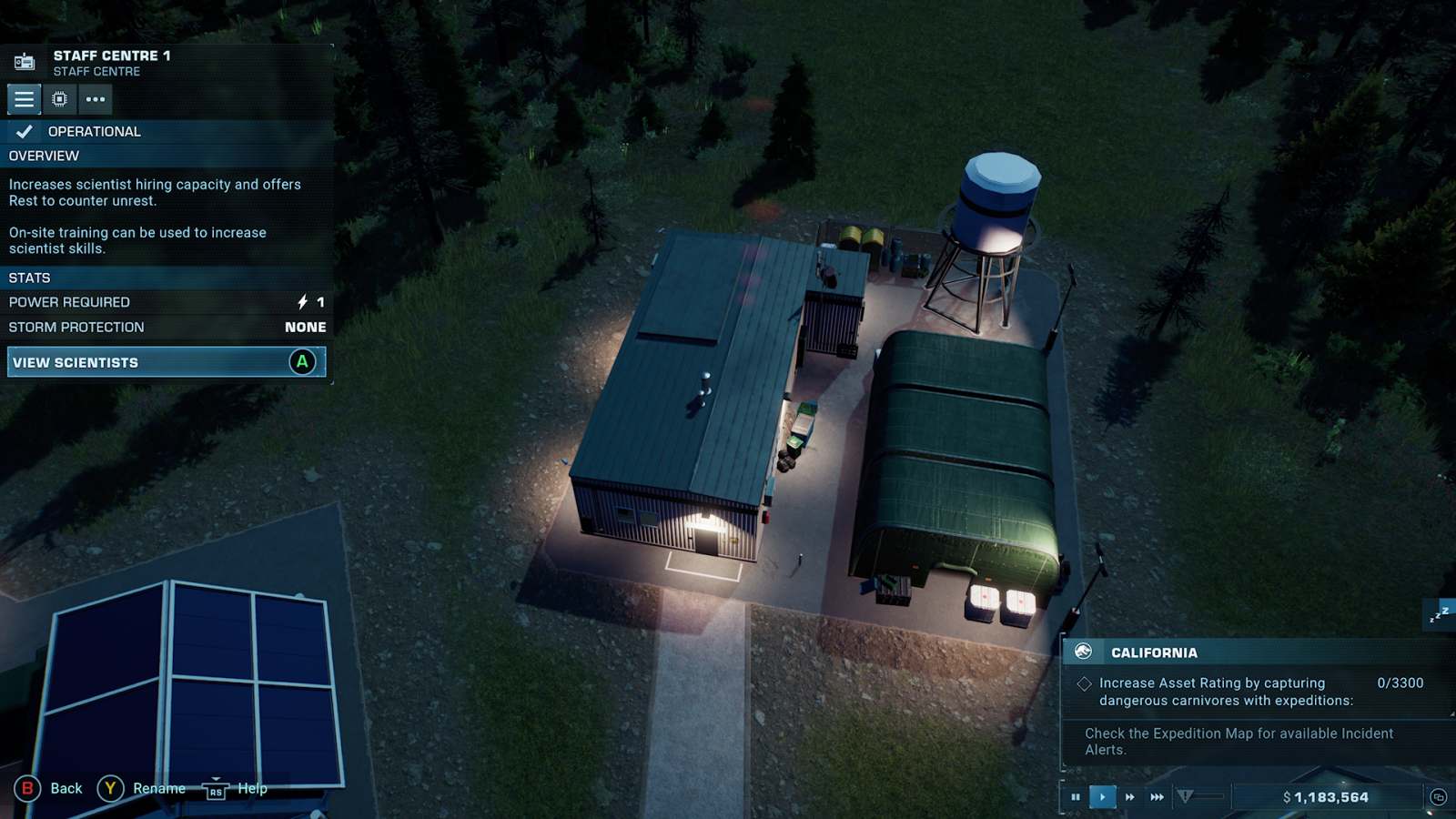Click the overlapping windows icon beside money
Image resolution: width=1456 pixels, height=819 pixels.
1439,797
